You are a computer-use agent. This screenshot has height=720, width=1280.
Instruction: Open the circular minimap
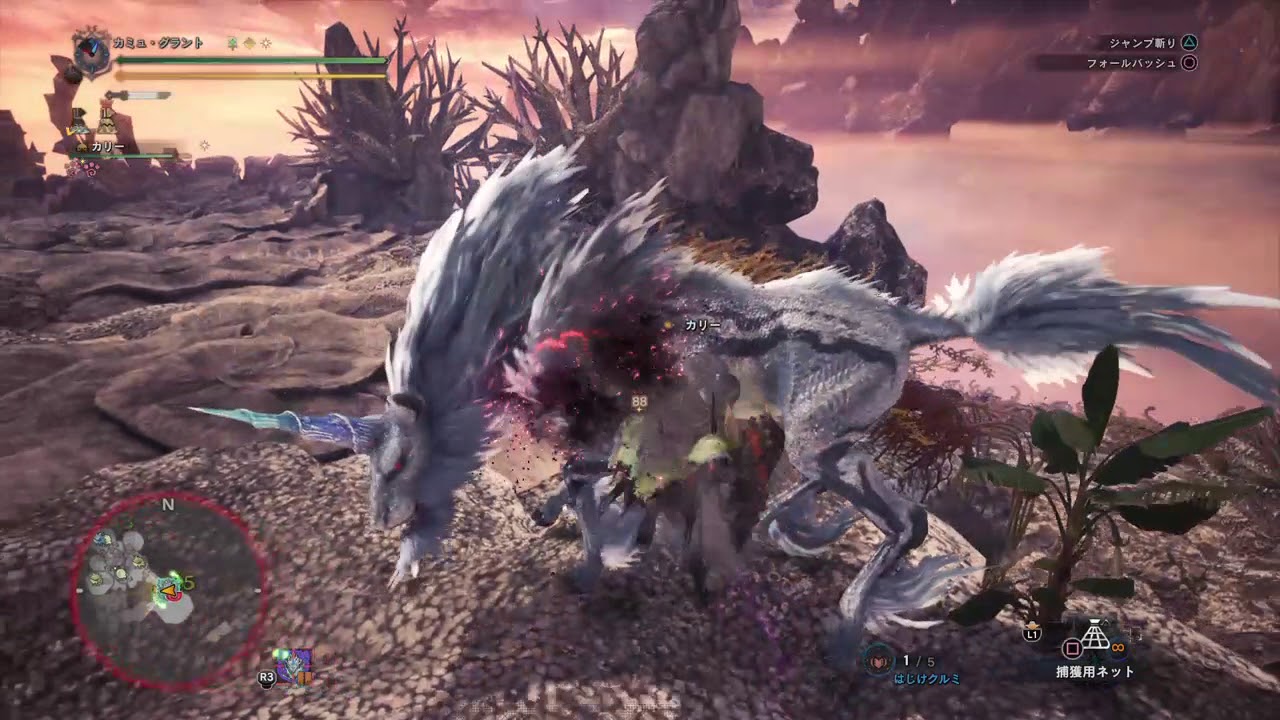pyautogui.click(x=168, y=590)
